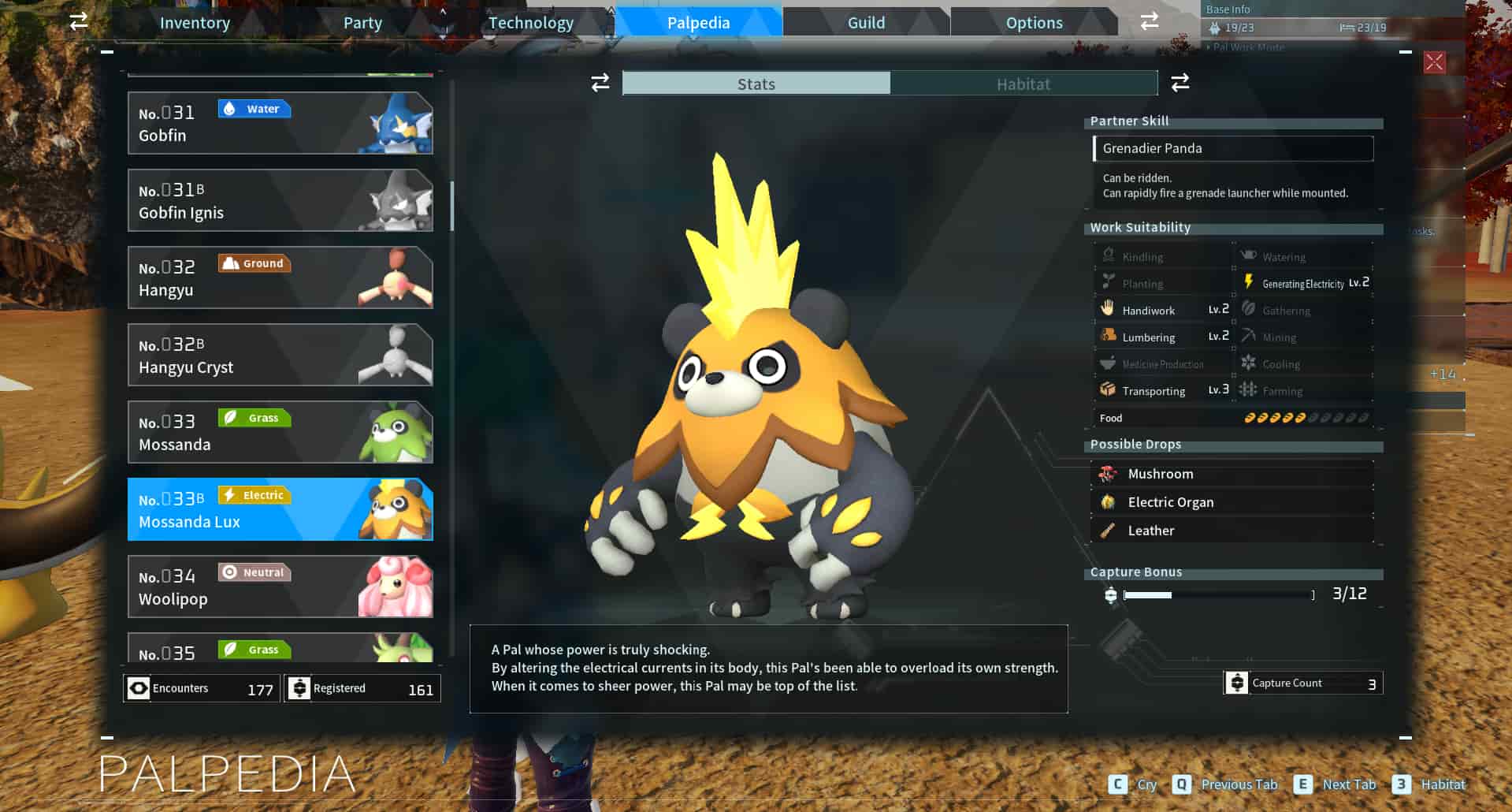
Task: Click the Electric type badge on Mossanda Lux
Action: click(x=254, y=494)
